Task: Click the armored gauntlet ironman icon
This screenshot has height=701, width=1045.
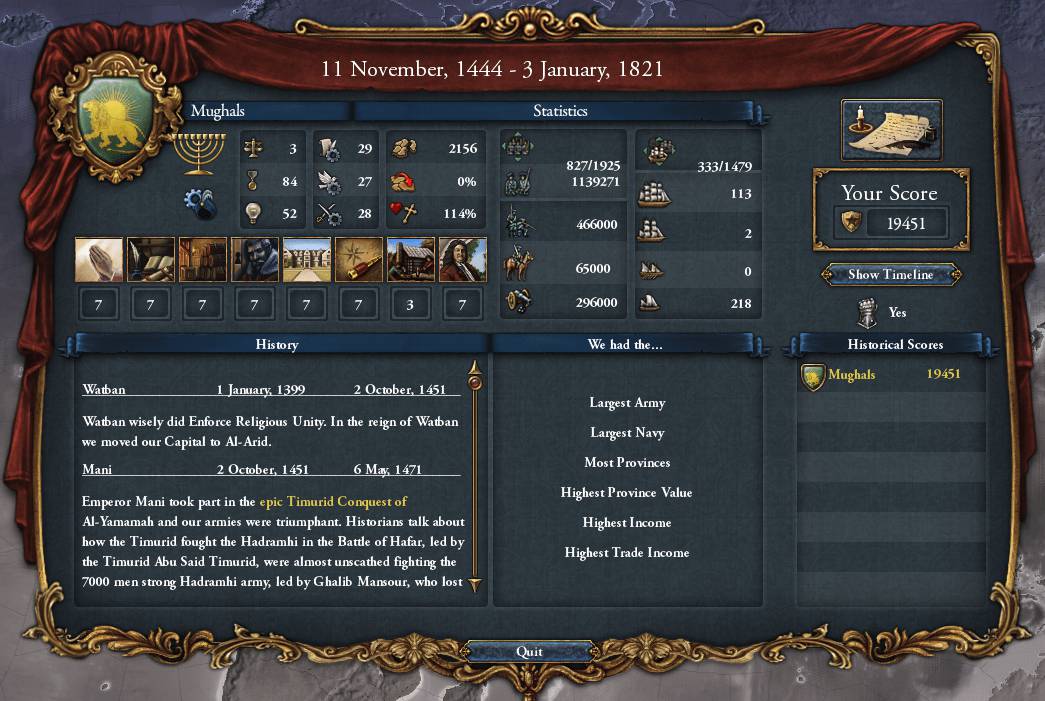Action: [867, 313]
